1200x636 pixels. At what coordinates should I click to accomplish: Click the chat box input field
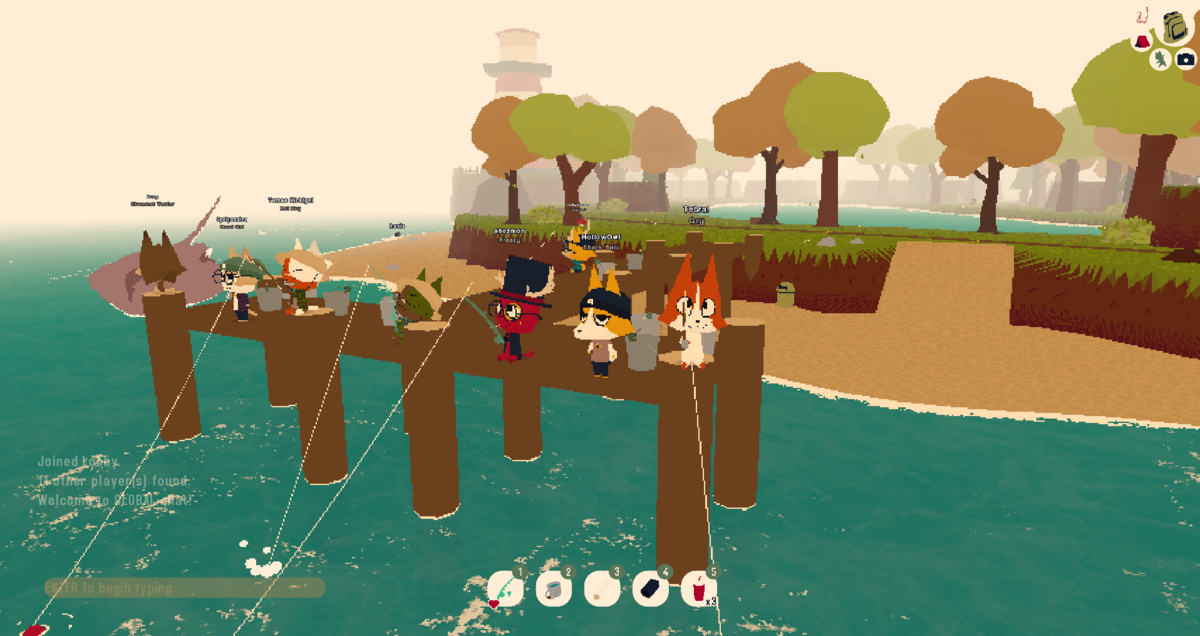[x=185, y=588]
